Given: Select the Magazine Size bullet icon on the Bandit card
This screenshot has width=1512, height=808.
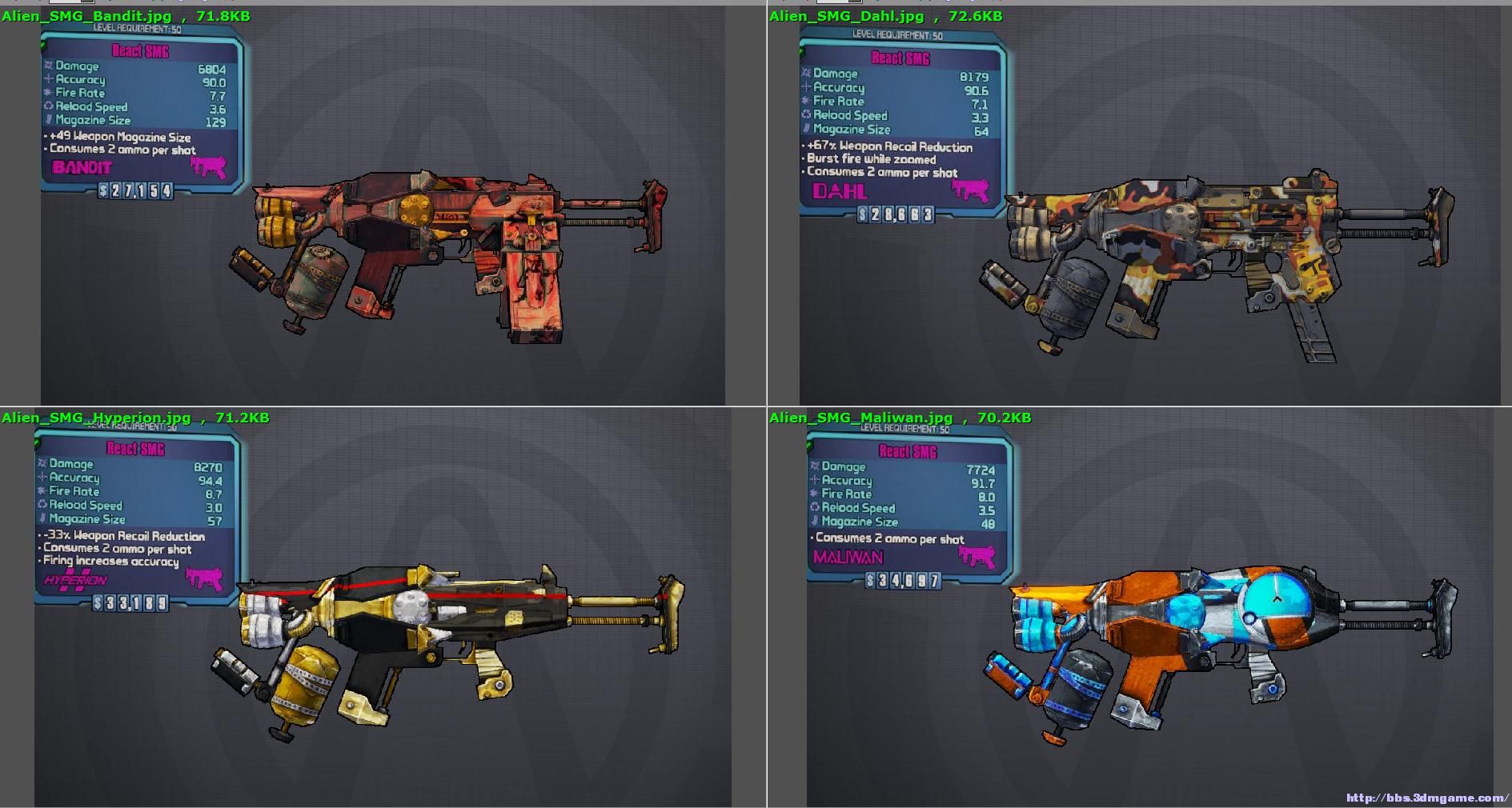Looking at the screenshot, I should pos(50,120).
